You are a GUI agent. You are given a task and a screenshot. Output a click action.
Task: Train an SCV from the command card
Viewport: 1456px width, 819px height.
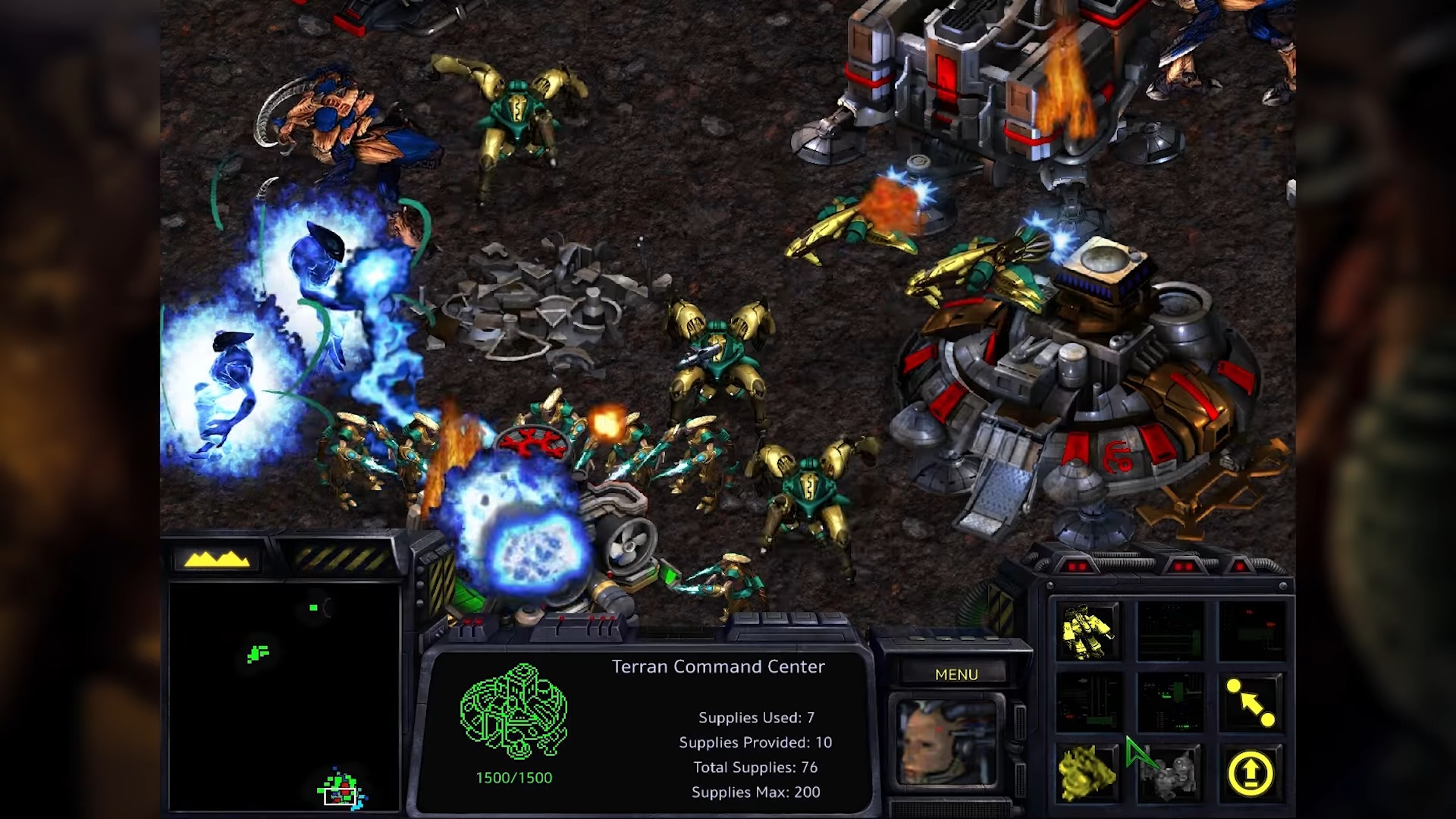click(1088, 631)
